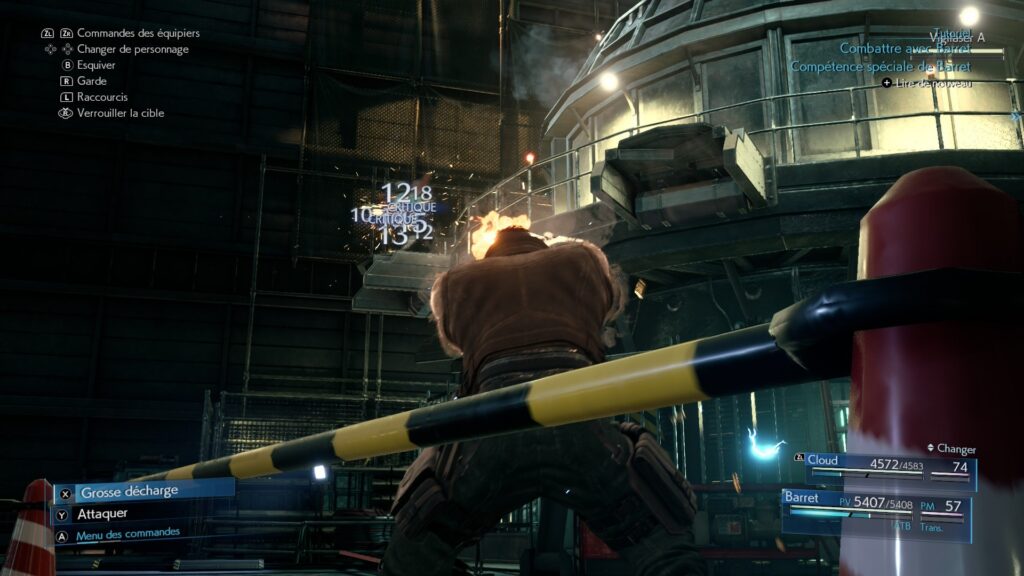Choose the Attaquer command
Image resolution: width=1024 pixels, height=576 pixels.
[104, 514]
